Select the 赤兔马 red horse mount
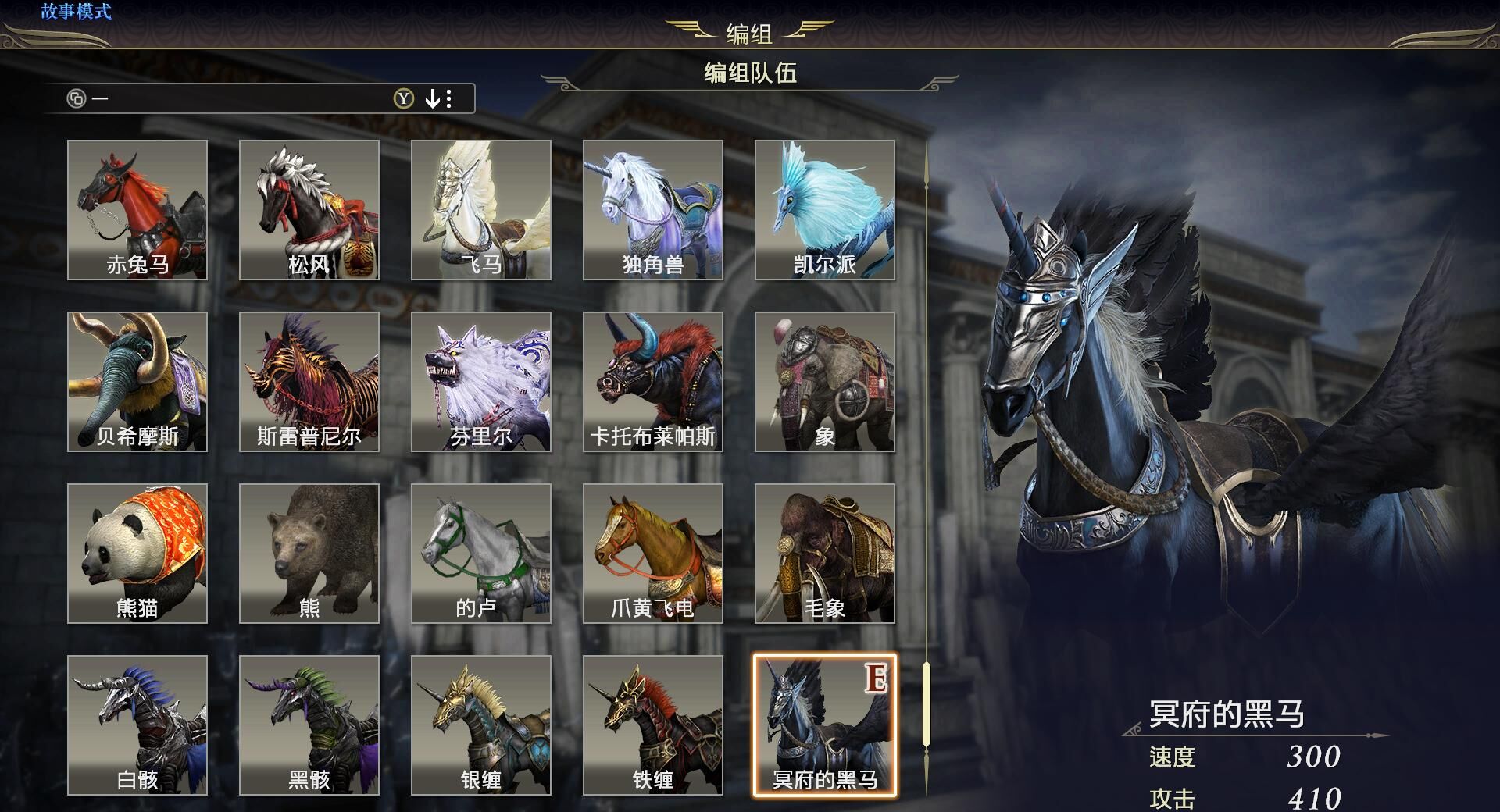 pos(137,209)
